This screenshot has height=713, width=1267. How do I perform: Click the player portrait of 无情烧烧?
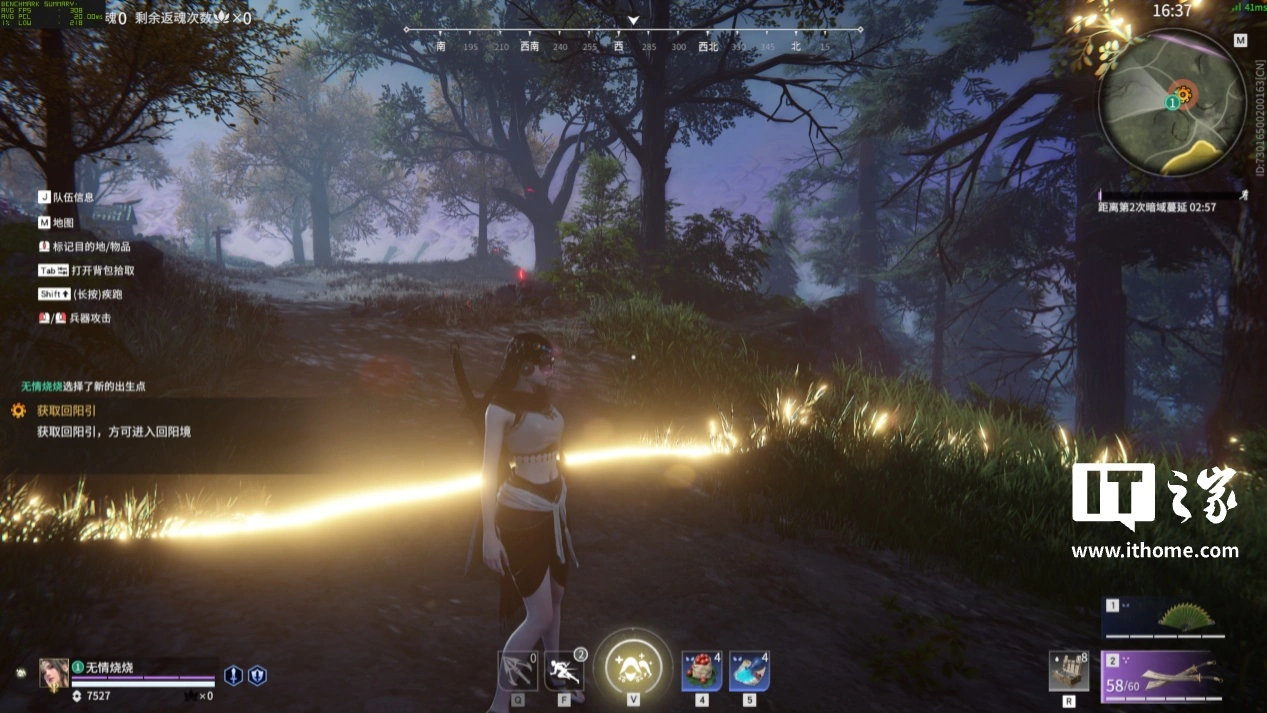[x=53, y=674]
